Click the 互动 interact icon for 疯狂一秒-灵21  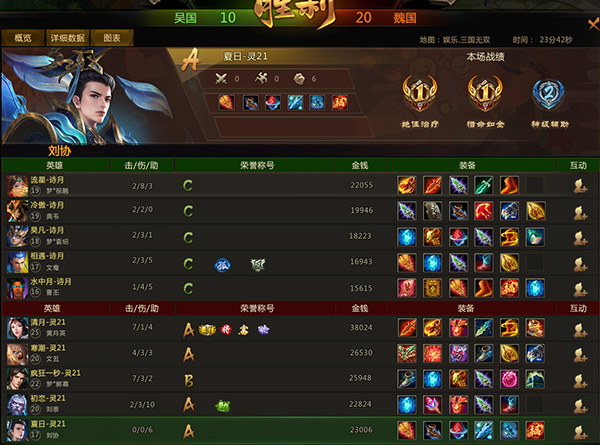click(579, 379)
